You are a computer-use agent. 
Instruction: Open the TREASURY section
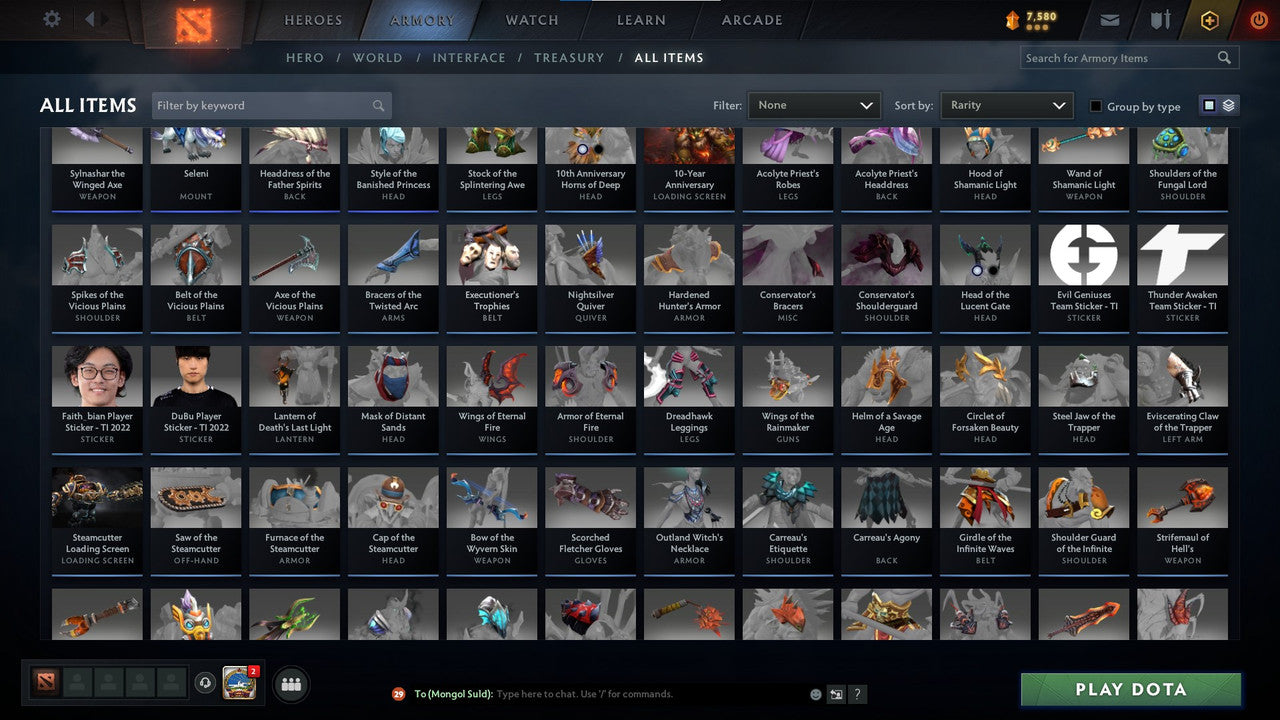click(x=568, y=57)
